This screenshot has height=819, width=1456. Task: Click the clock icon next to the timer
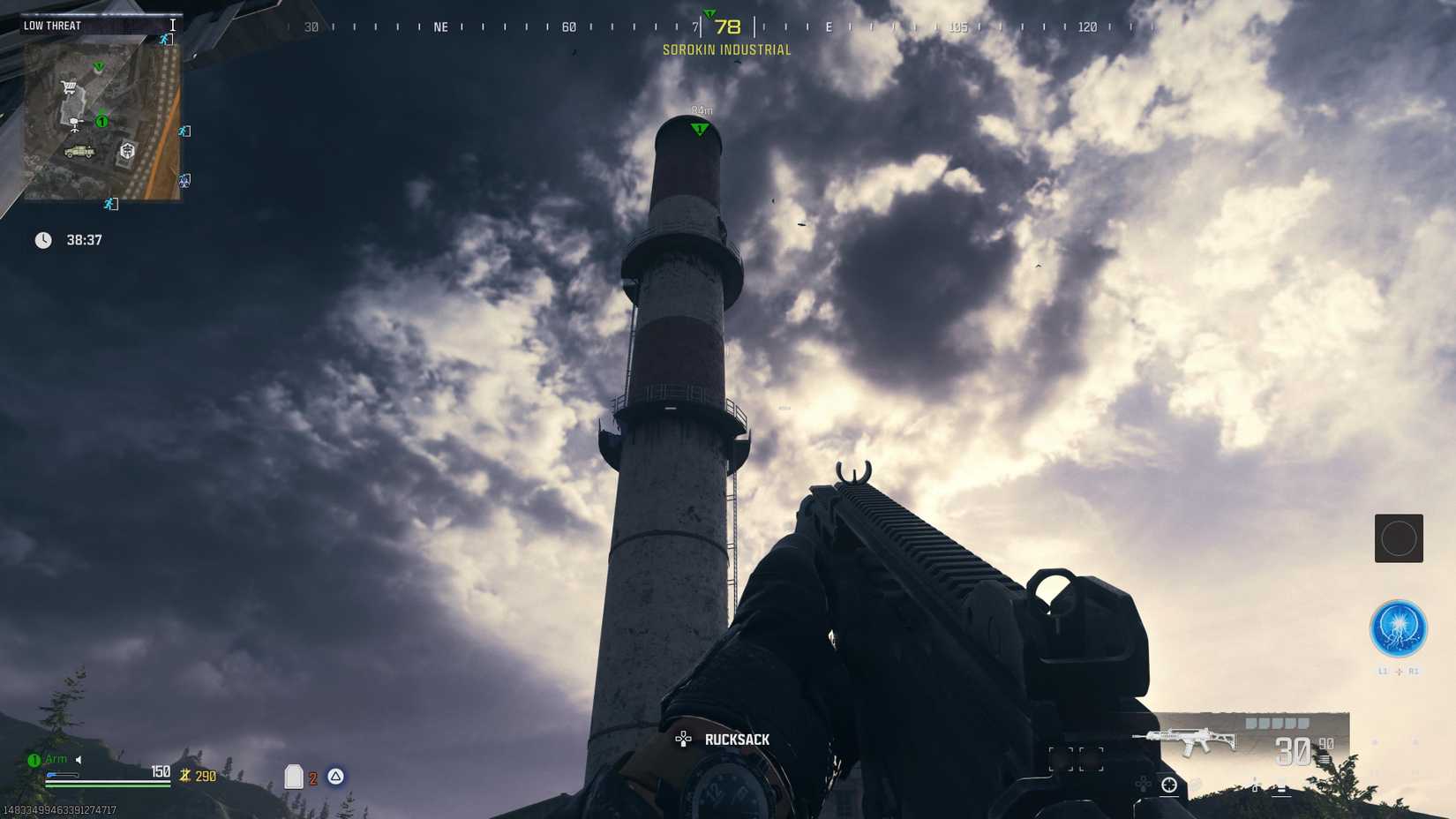click(42, 239)
